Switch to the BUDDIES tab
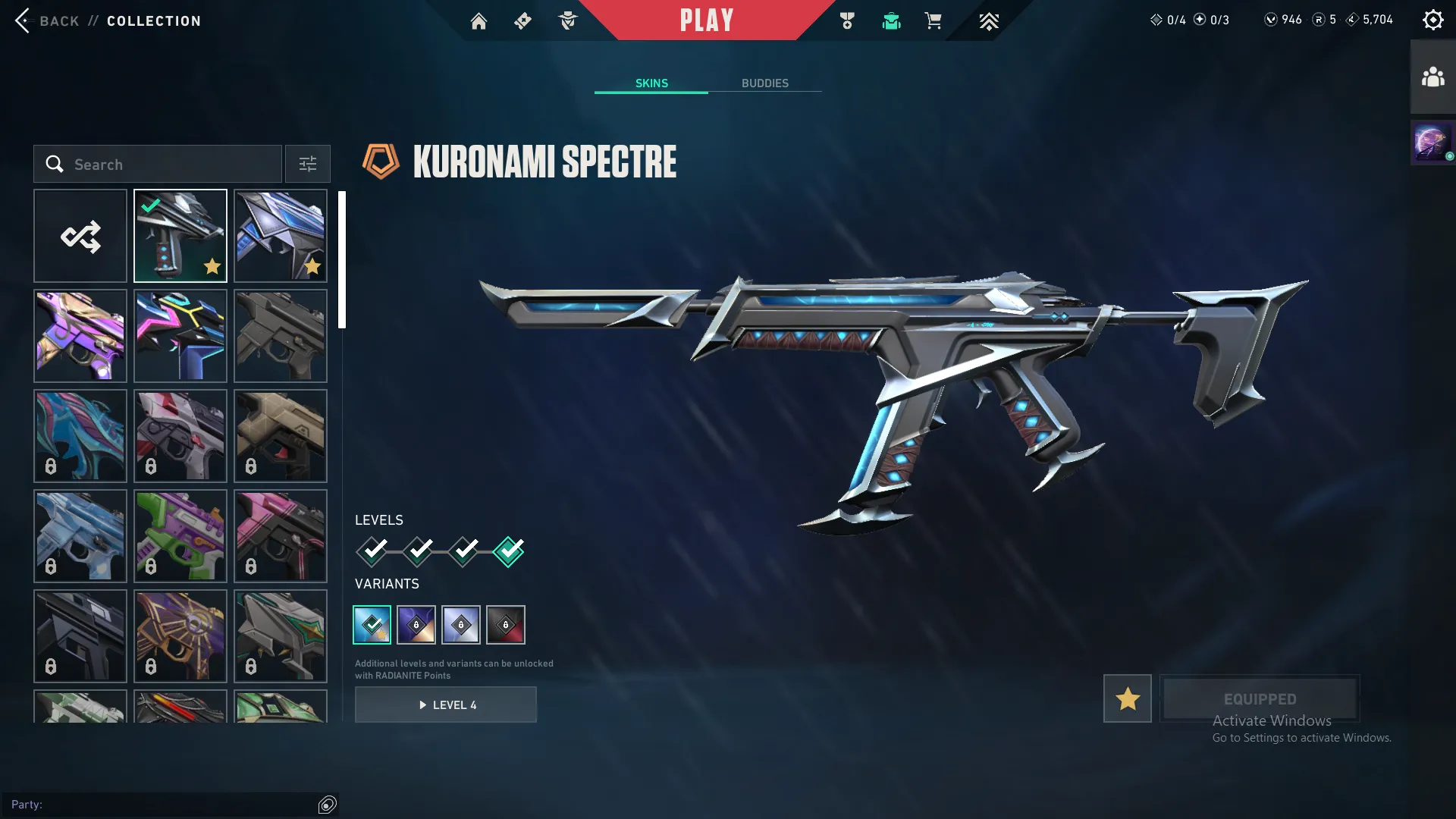This screenshot has width=1456, height=819. [766, 83]
